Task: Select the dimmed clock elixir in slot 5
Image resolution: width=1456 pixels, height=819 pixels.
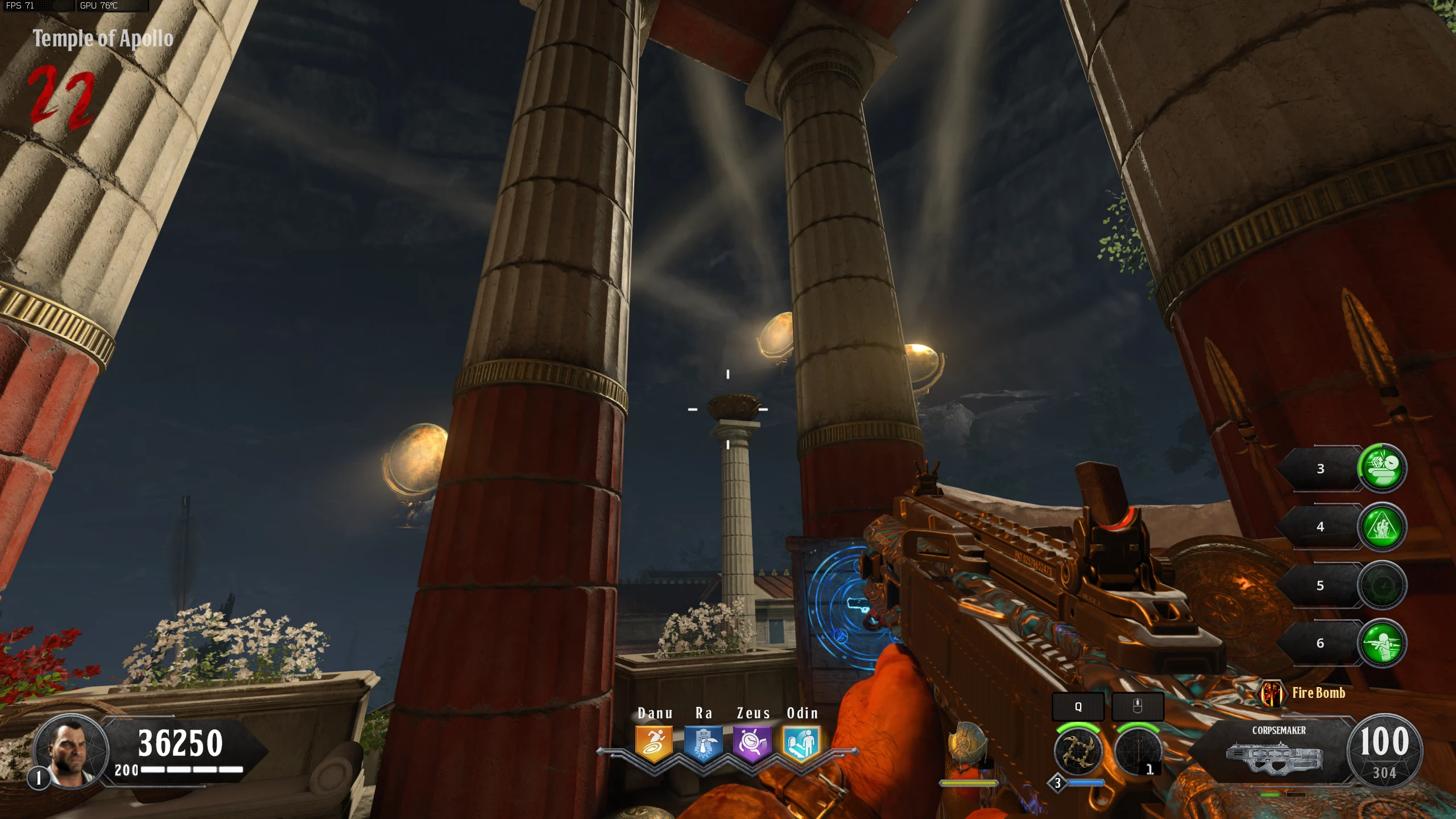Action: tap(1382, 586)
